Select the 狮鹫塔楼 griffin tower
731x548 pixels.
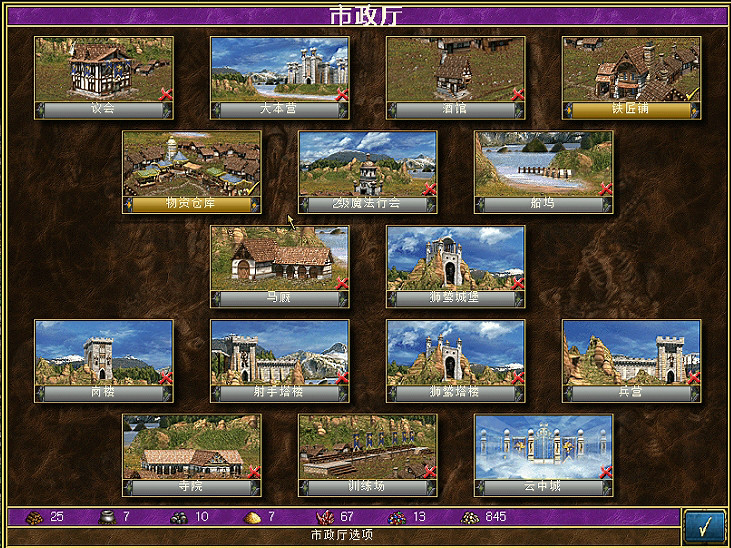pos(456,353)
